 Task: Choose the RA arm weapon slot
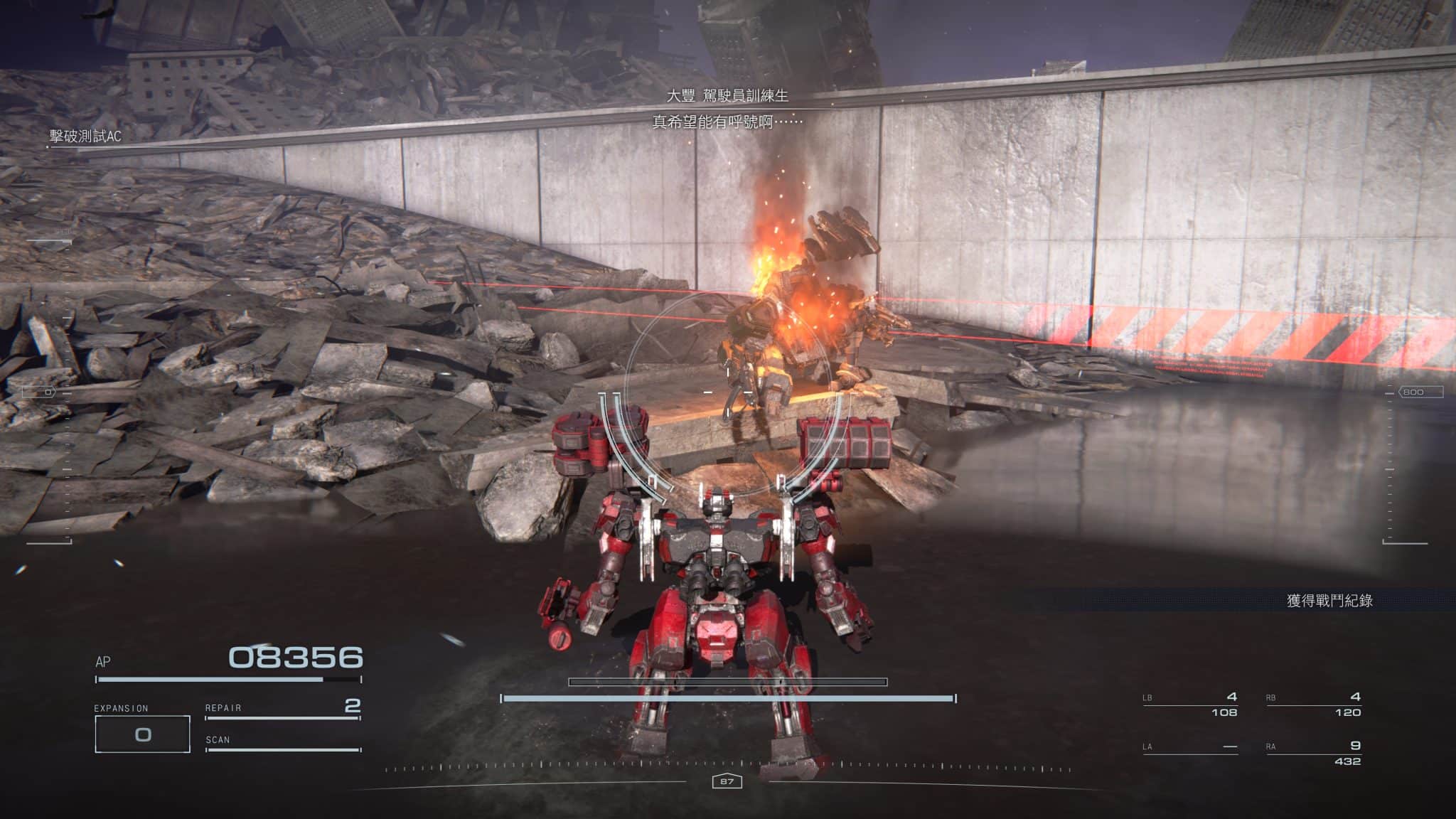click(1313, 753)
